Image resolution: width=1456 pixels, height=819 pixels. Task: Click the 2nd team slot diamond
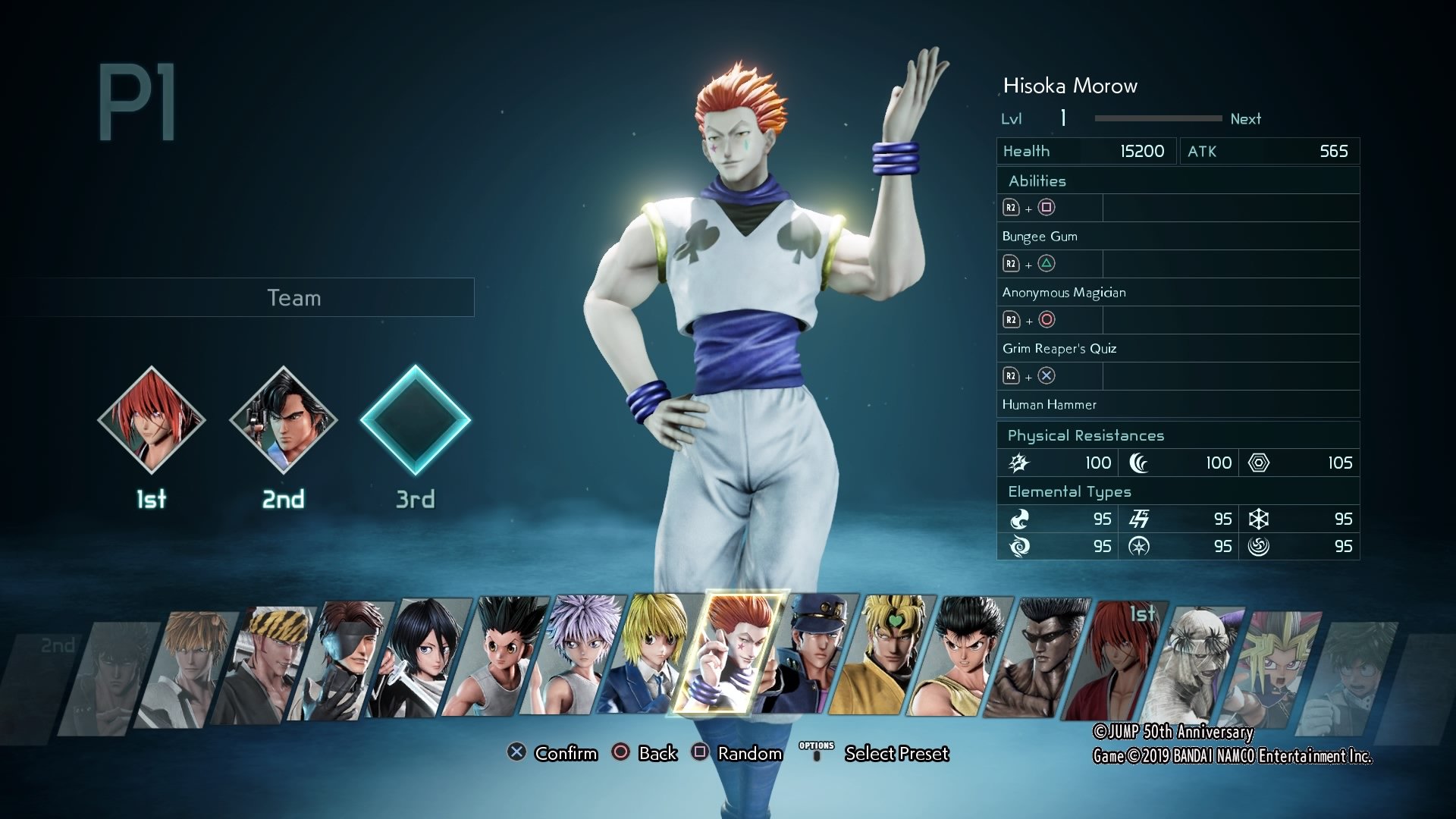pyautogui.click(x=284, y=420)
